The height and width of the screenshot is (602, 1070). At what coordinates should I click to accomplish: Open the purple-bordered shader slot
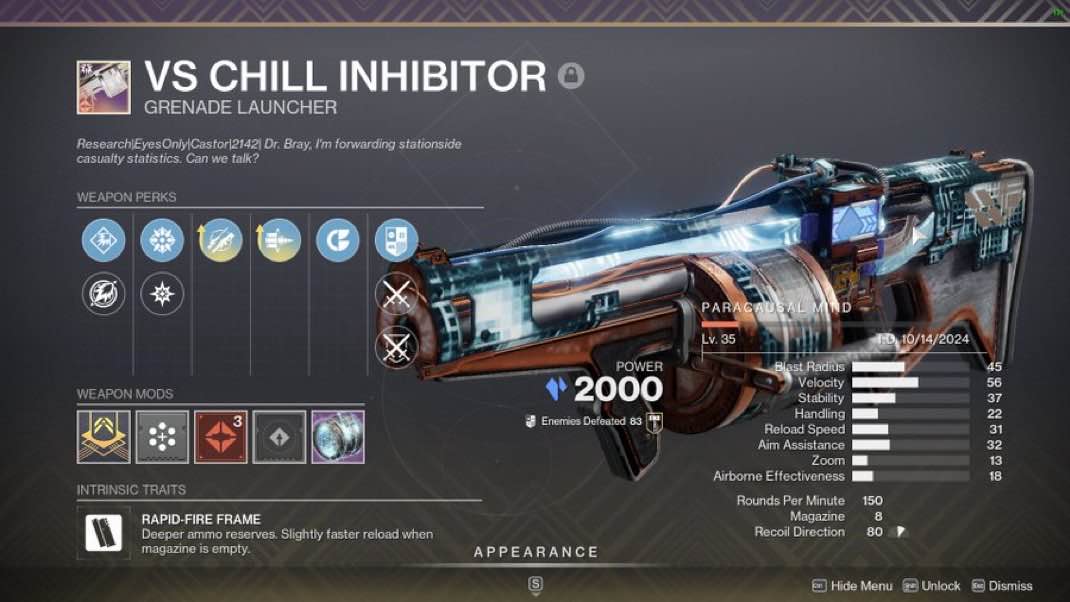point(338,436)
